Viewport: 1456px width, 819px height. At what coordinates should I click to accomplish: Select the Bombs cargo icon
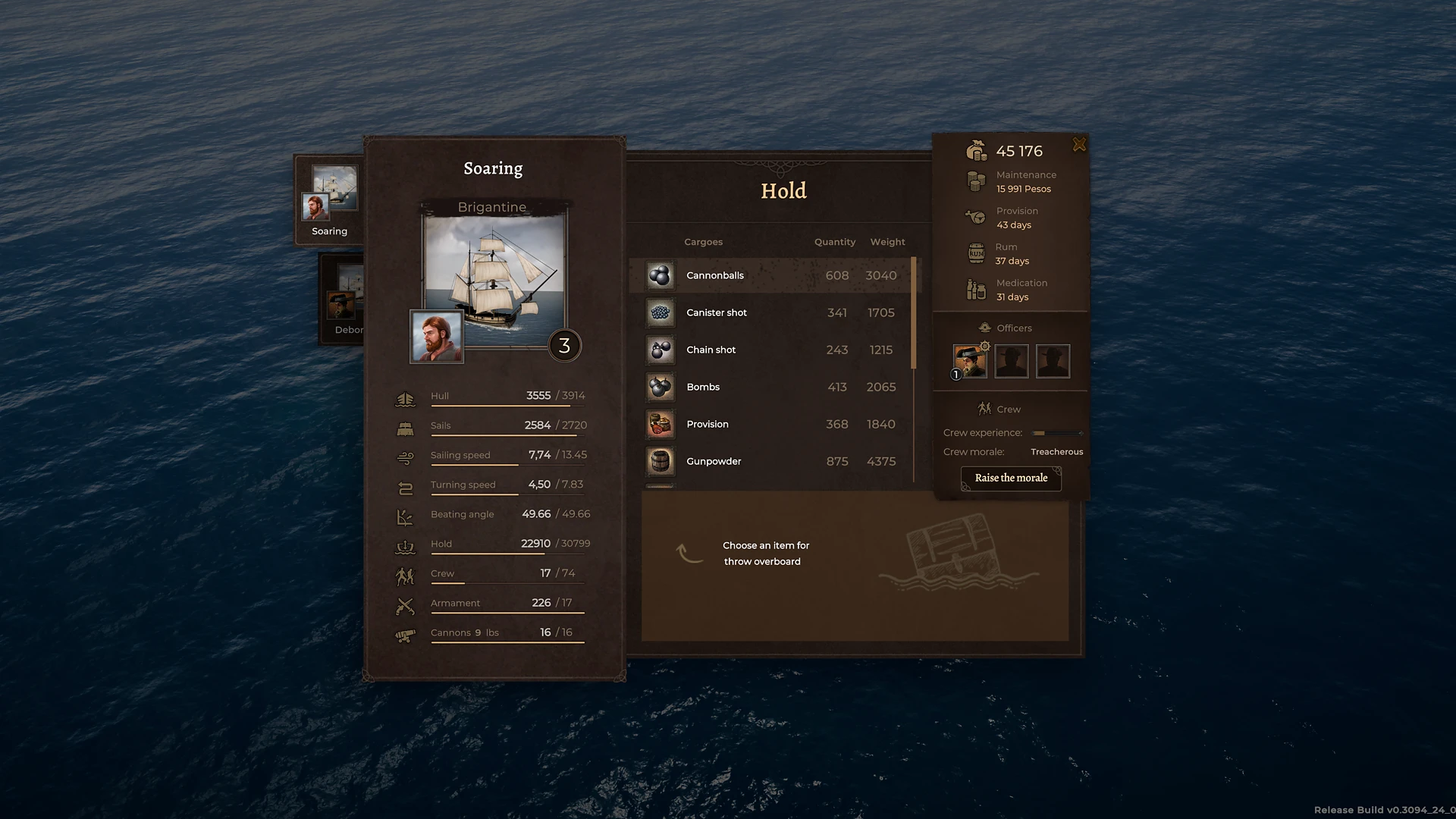660,387
